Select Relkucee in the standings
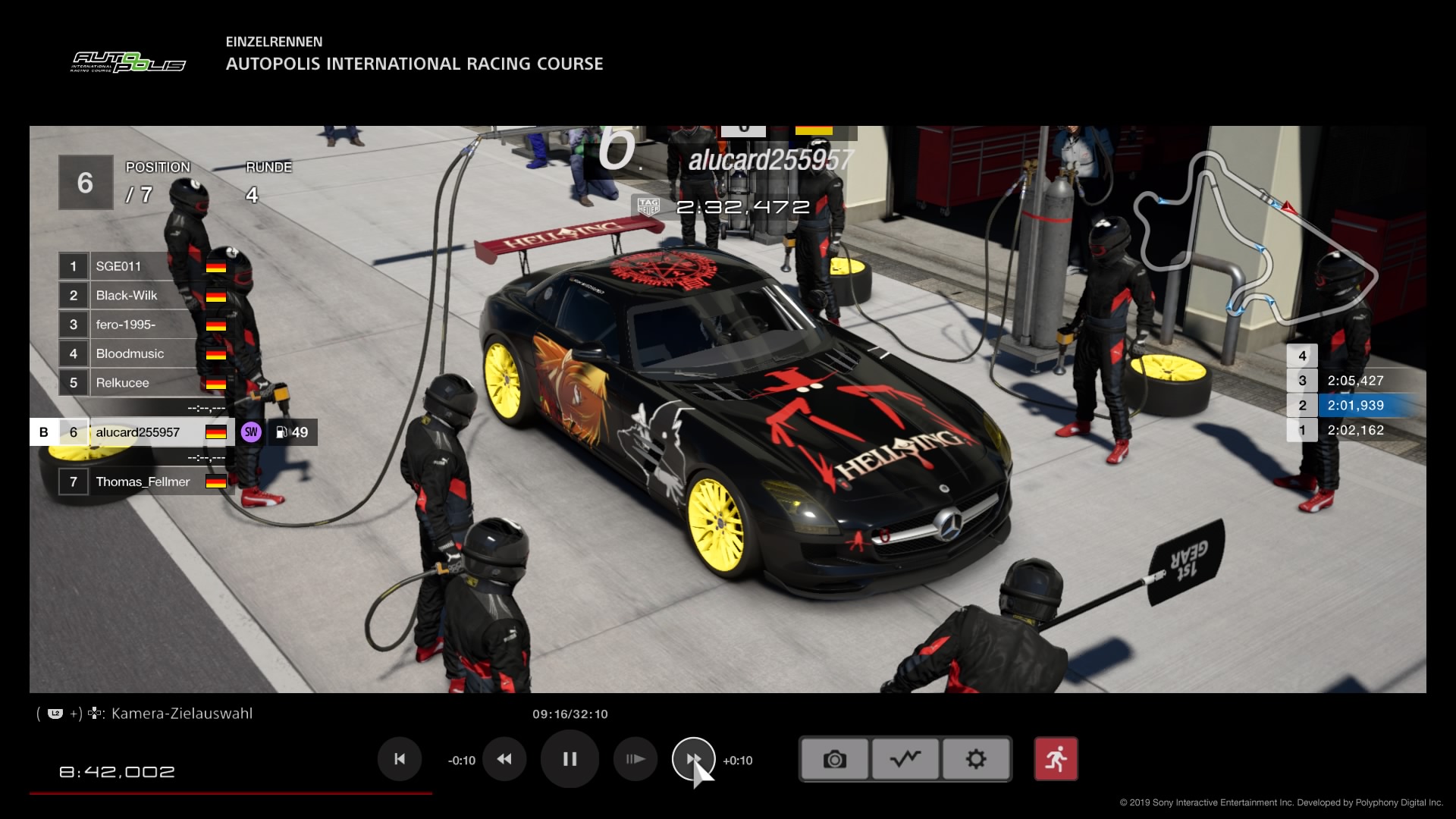The width and height of the screenshot is (1456, 819). click(x=143, y=383)
